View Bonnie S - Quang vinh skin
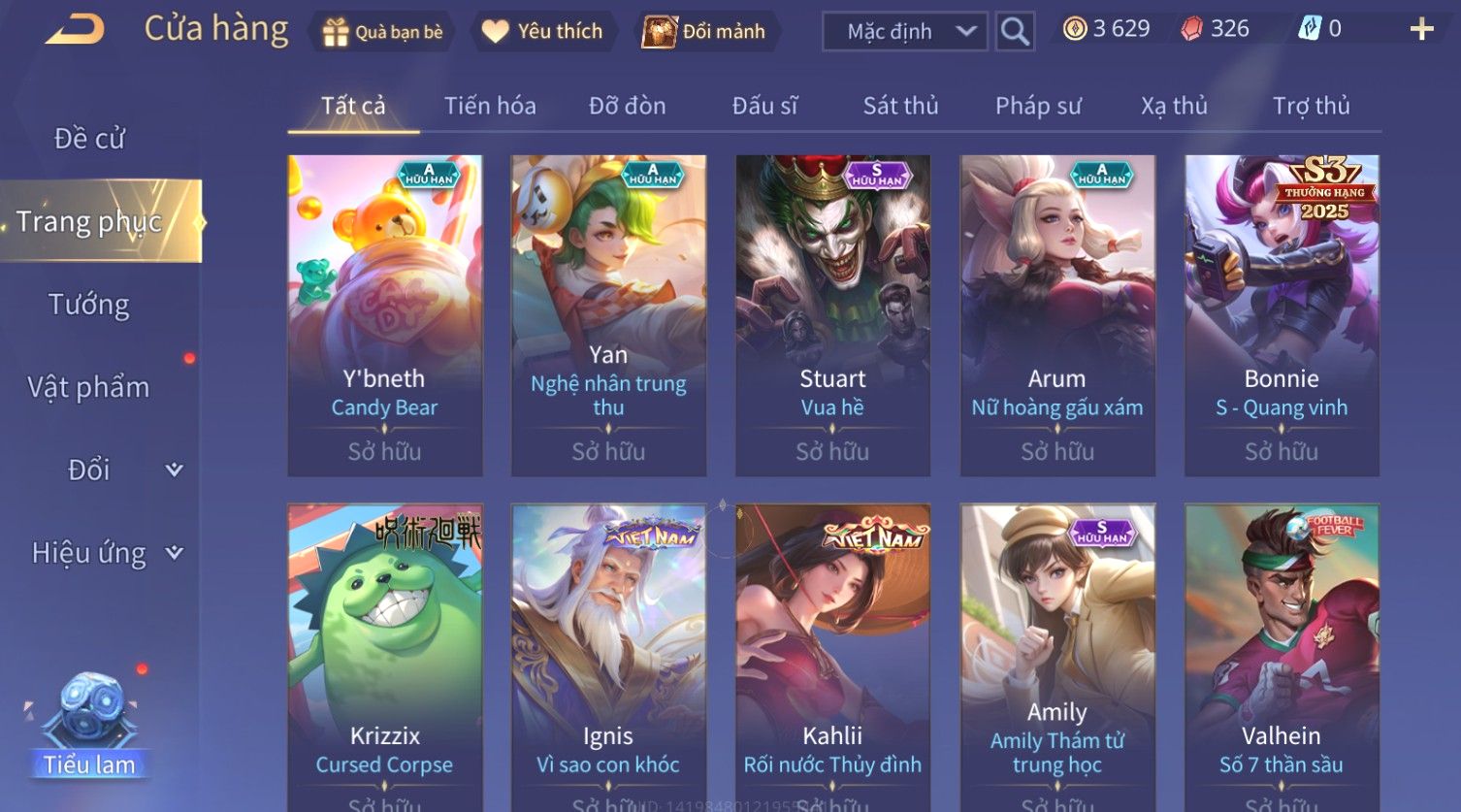This screenshot has height=812, width=1461. click(1282, 315)
